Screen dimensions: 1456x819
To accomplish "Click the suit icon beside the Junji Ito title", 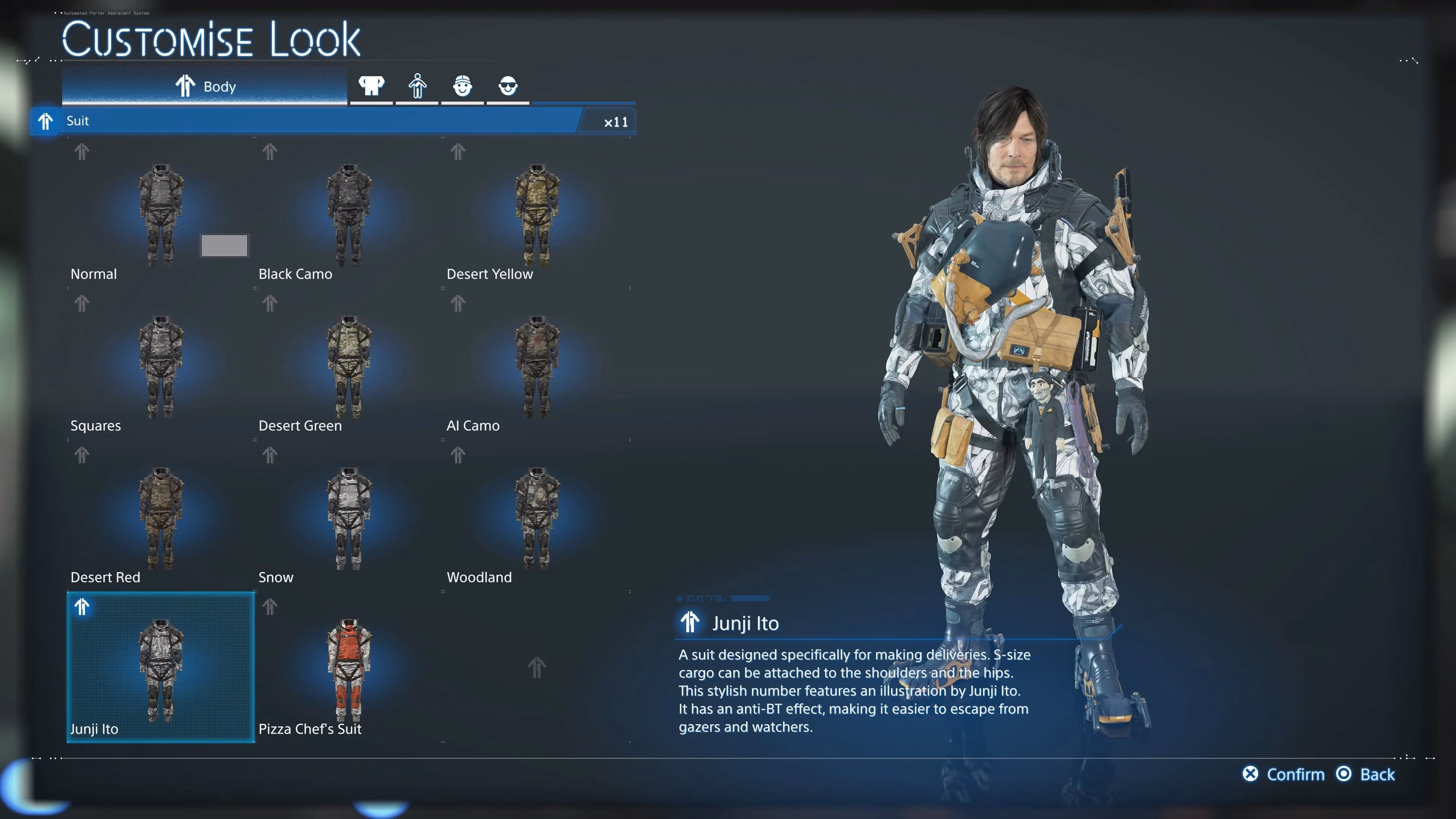I will coord(690,622).
